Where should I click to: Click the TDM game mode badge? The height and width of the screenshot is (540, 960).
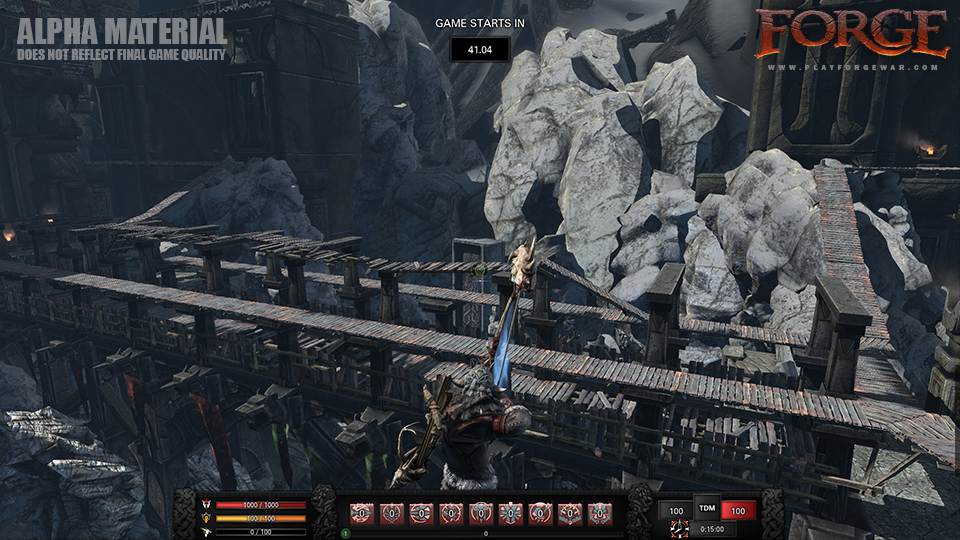click(707, 507)
